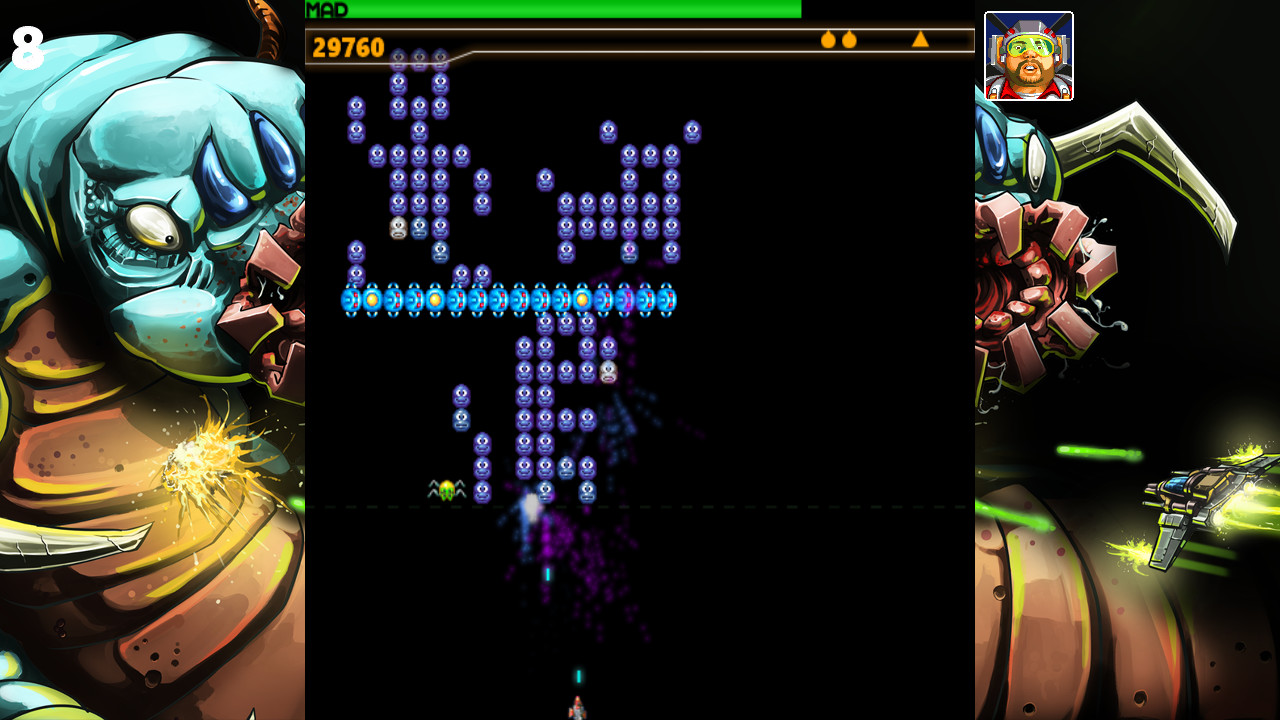Click the level number 8 top left
Viewport: 1280px width, 720px height.
tap(27, 44)
